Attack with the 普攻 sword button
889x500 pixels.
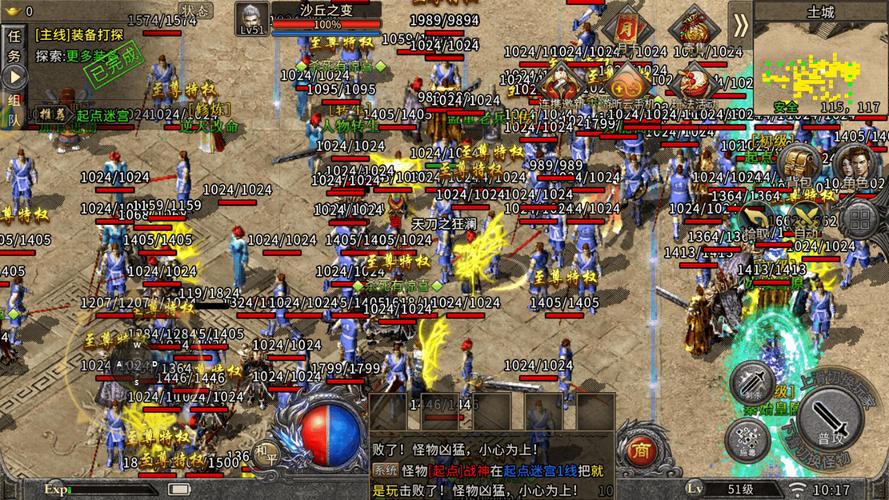(827, 420)
